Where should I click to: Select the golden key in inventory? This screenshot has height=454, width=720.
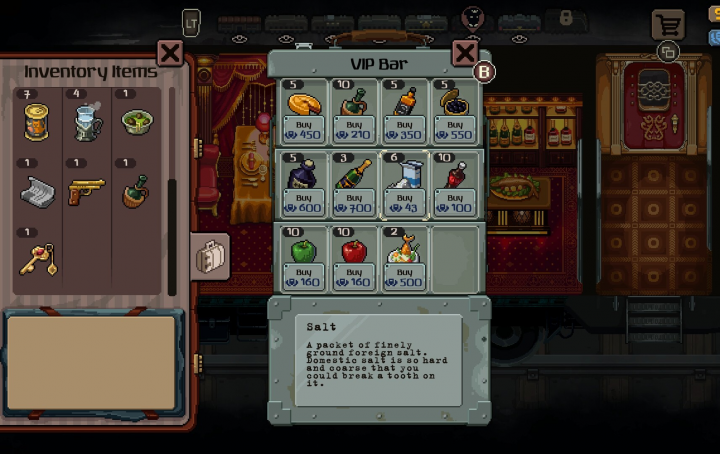pyautogui.click(x=37, y=259)
